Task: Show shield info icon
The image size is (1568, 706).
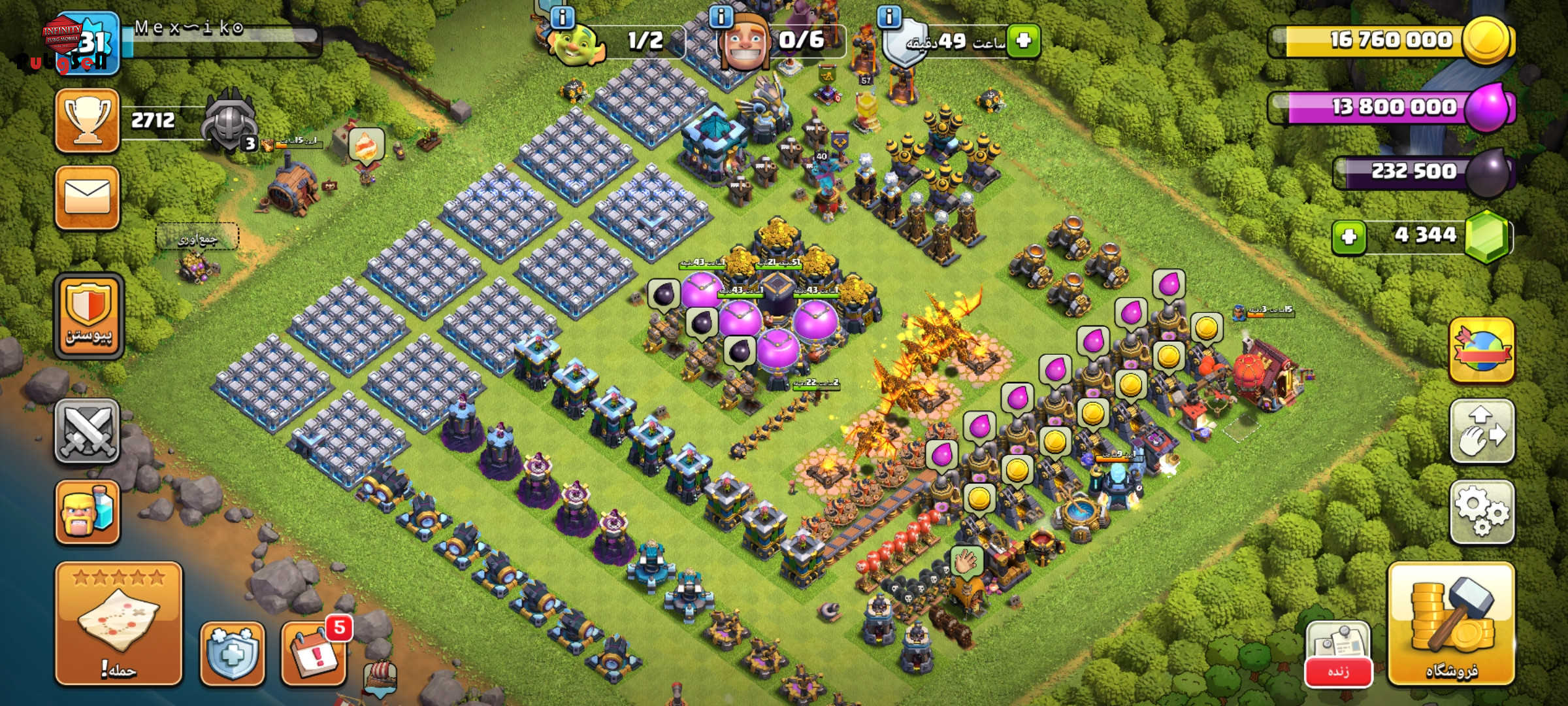Action: (889, 17)
